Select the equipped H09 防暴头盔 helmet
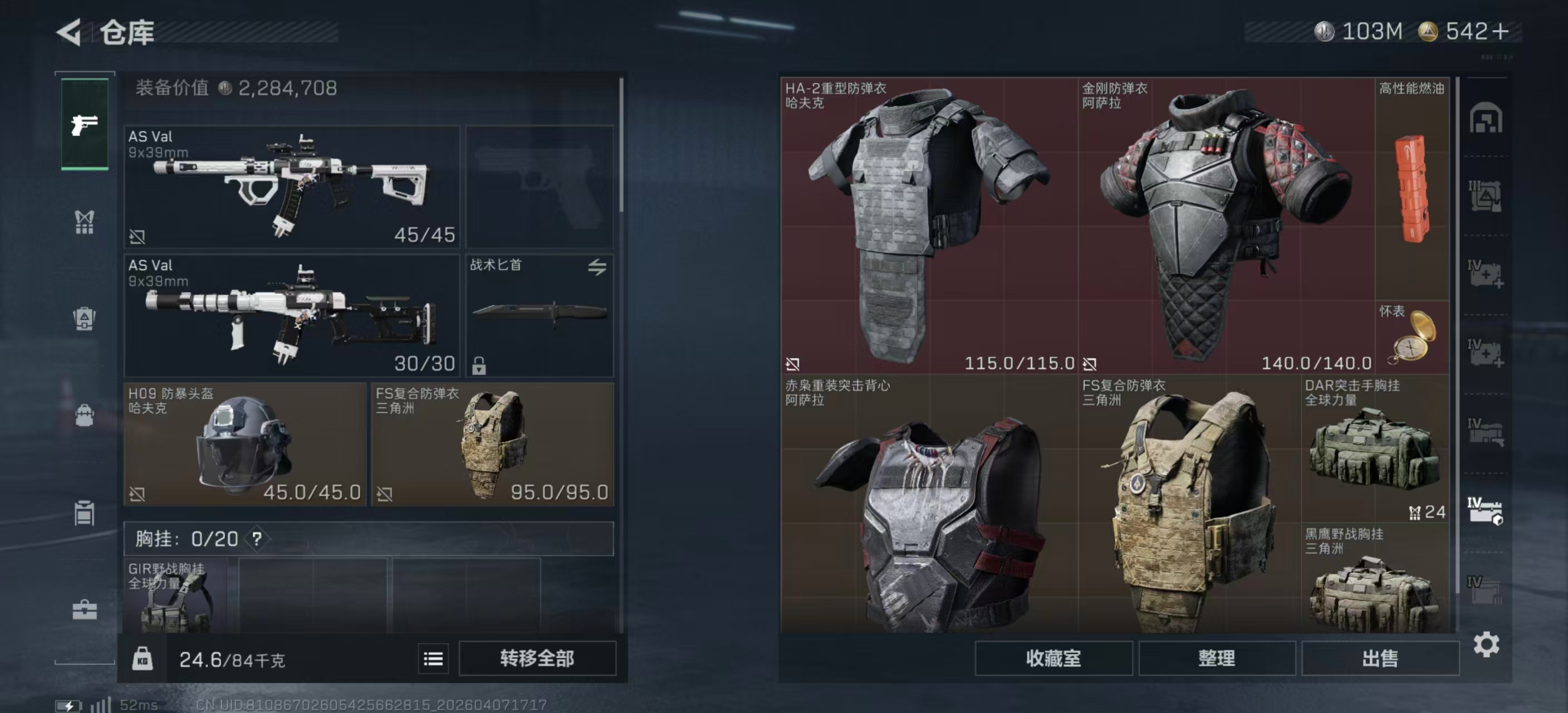1568x713 pixels. (244, 445)
